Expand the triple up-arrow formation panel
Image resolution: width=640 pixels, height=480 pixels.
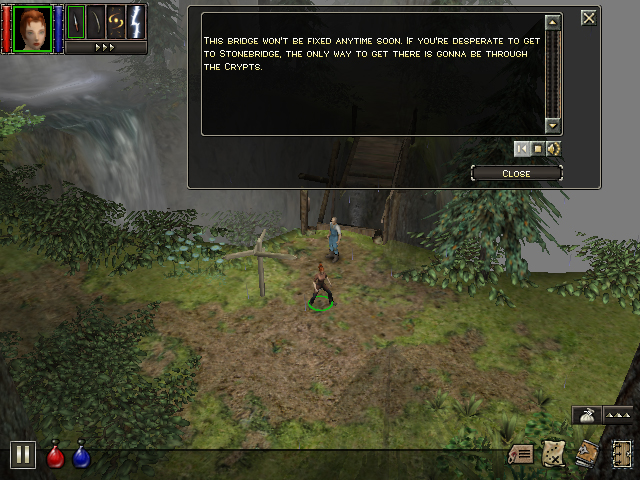tap(617, 414)
